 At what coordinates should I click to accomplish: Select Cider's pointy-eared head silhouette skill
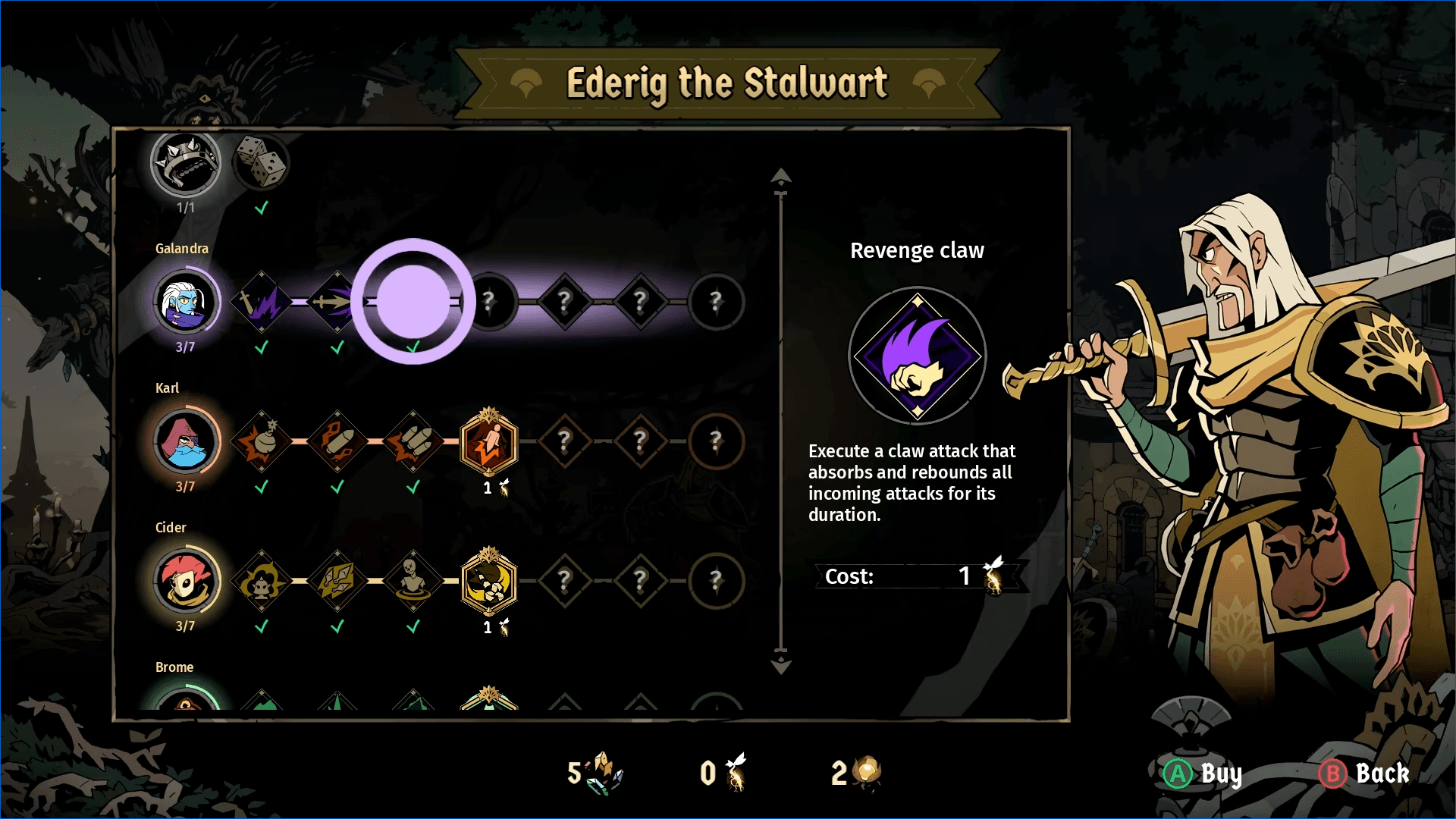point(262,581)
